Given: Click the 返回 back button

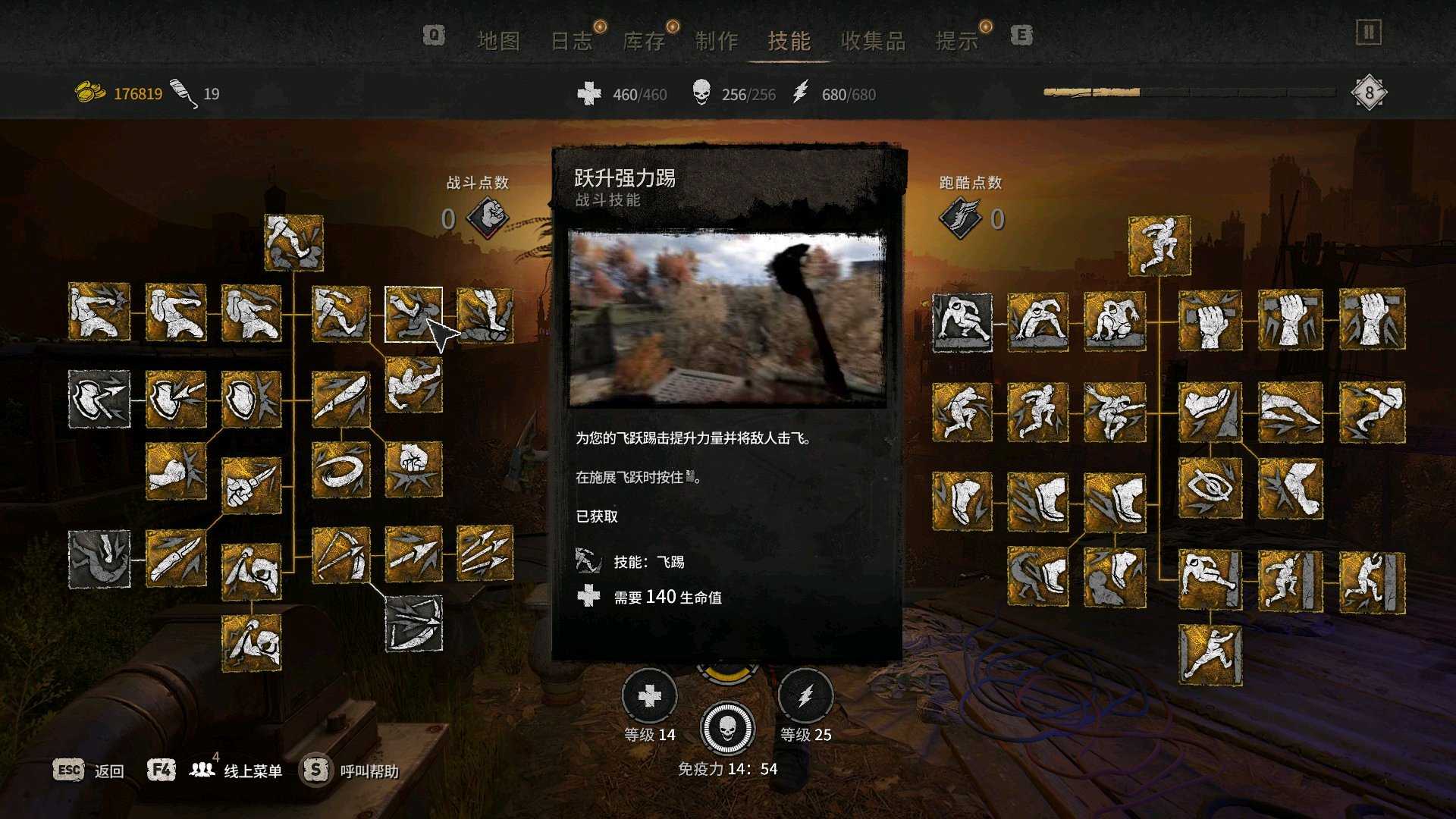Looking at the screenshot, I should pyautogui.click(x=108, y=770).
